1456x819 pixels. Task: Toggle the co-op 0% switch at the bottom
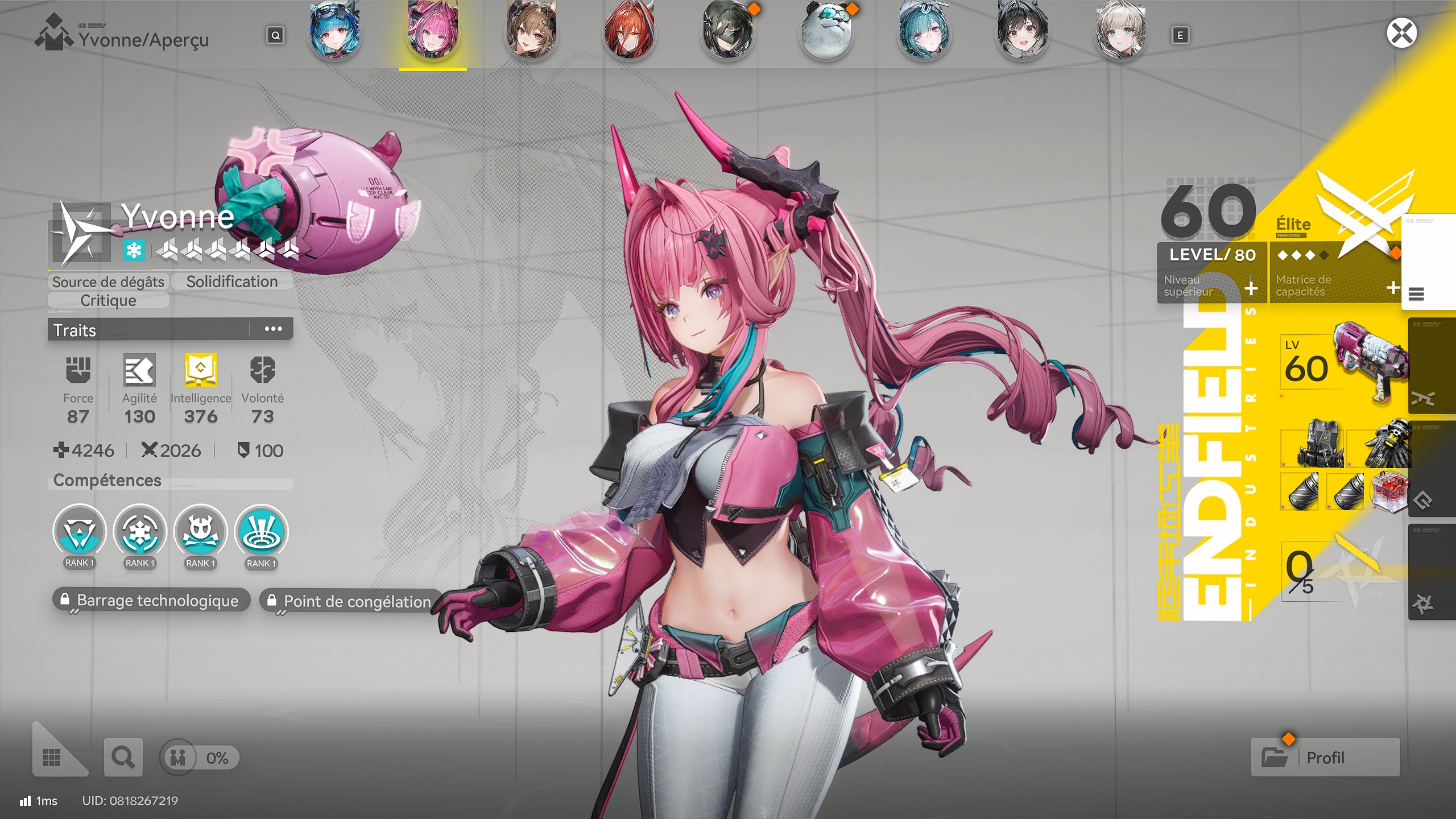178,758
